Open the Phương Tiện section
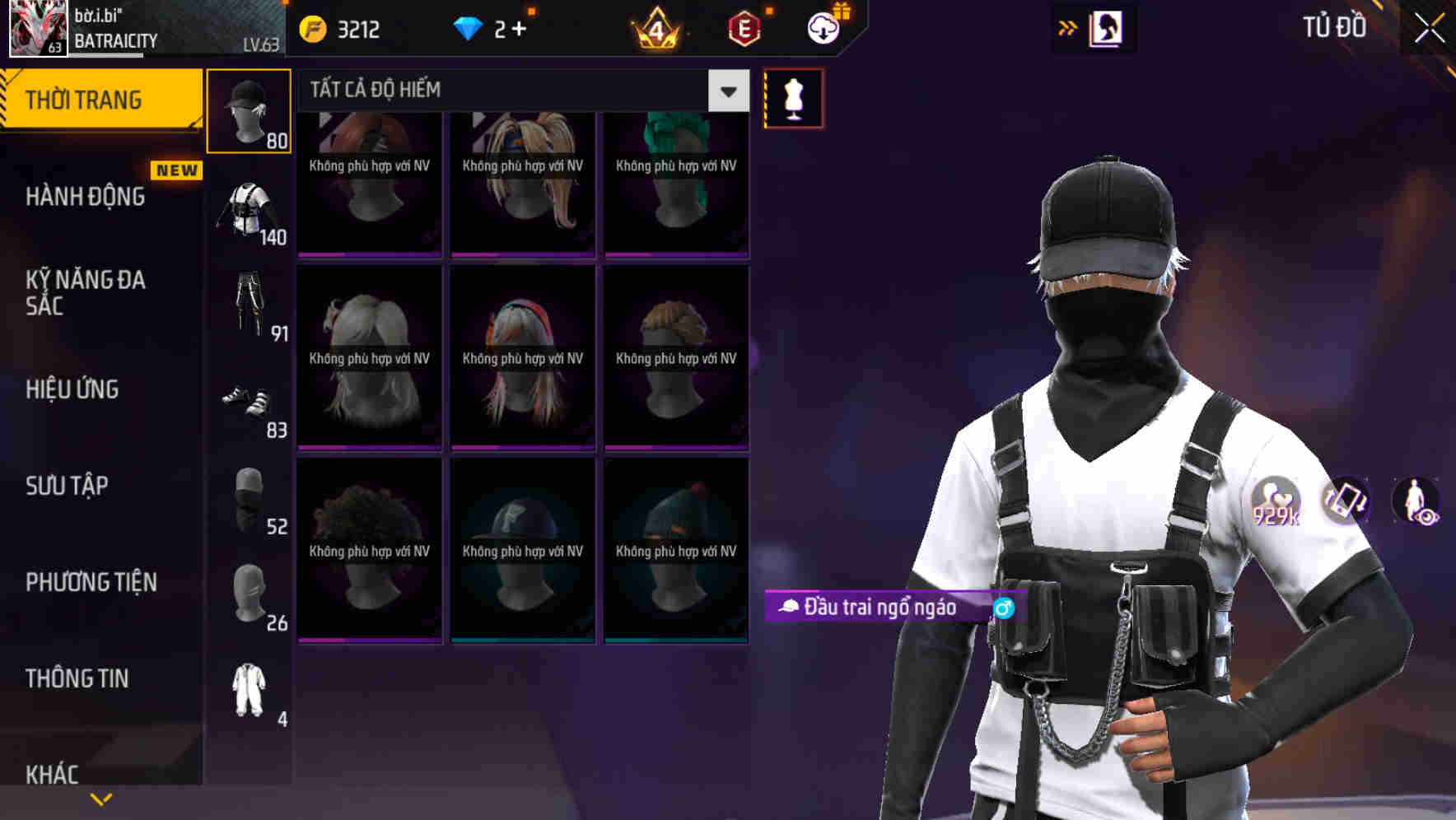Image resolution: width=1456 pixels, height=820 pixels. coord(91,582)
